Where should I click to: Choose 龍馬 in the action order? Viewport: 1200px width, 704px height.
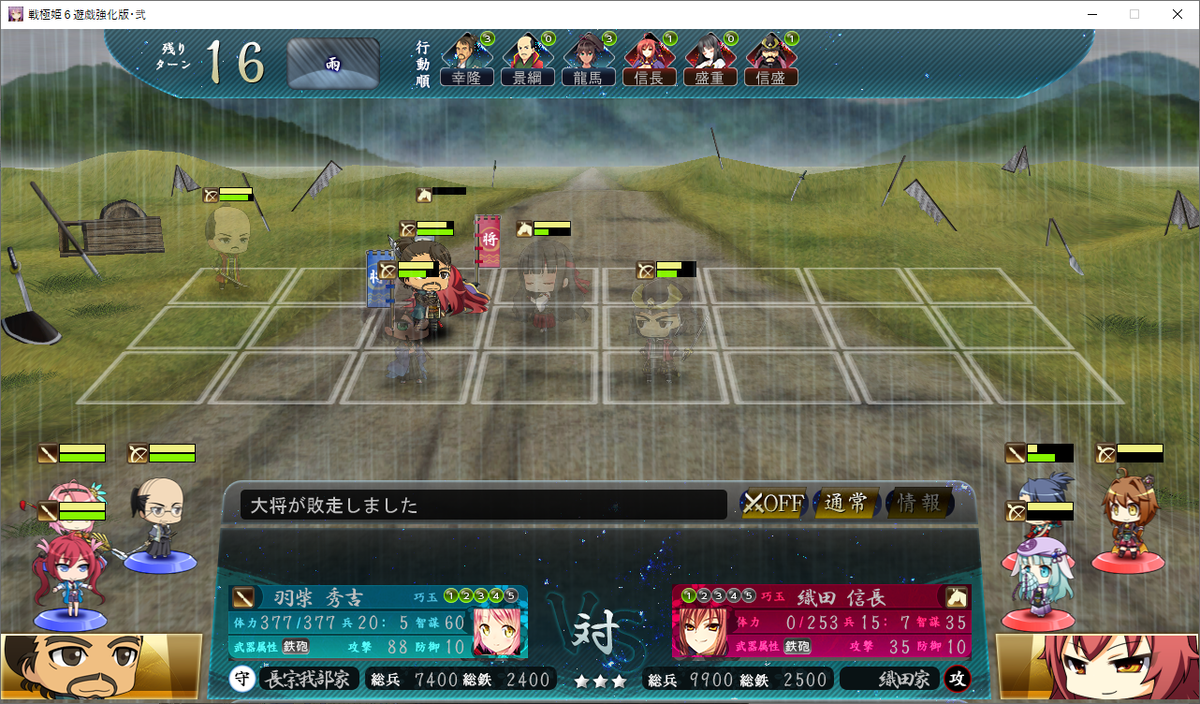(x=588, y=60)
